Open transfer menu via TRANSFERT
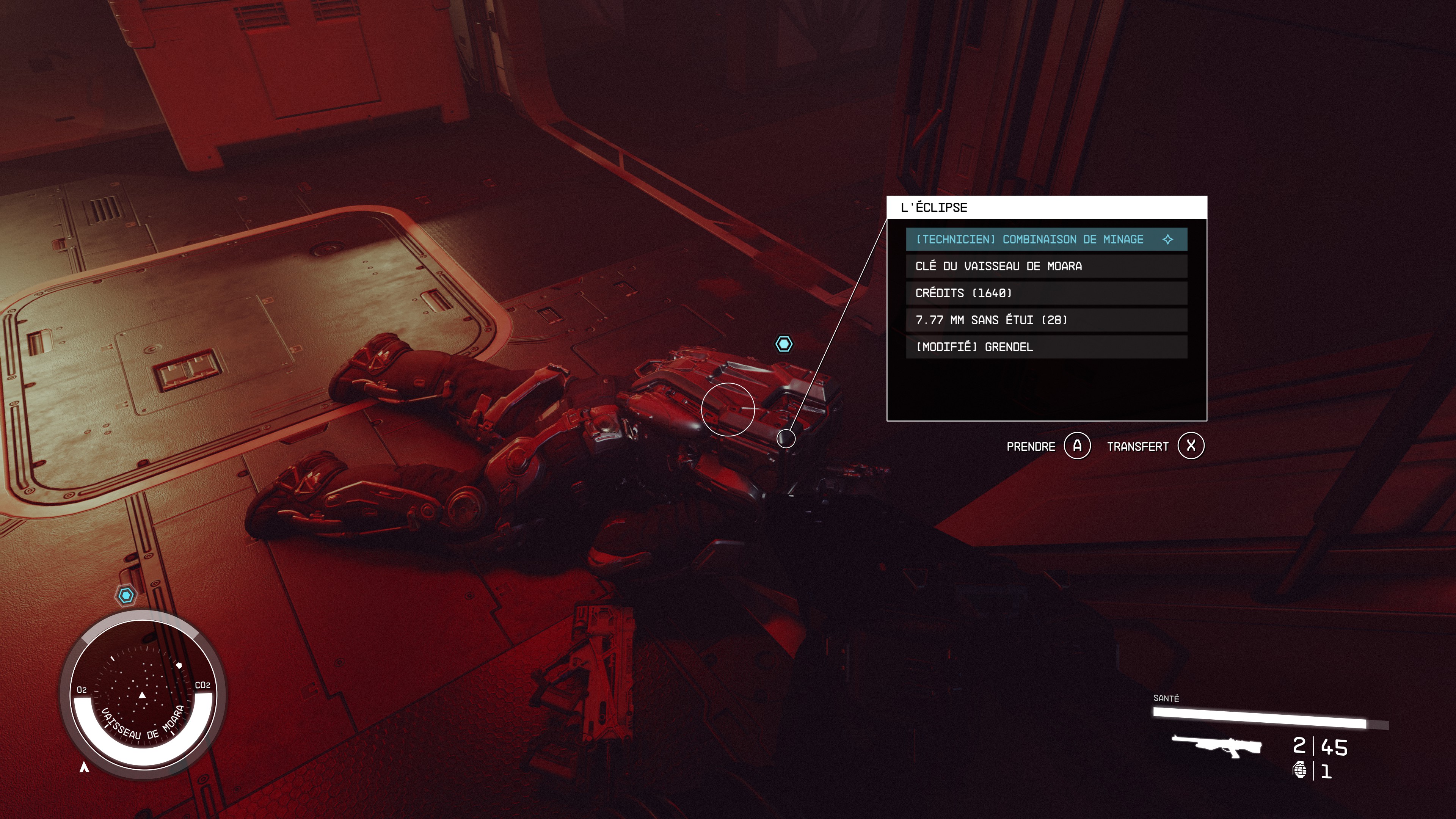The height and width of the screenshot is (819, 1456). click(1139, 446)
